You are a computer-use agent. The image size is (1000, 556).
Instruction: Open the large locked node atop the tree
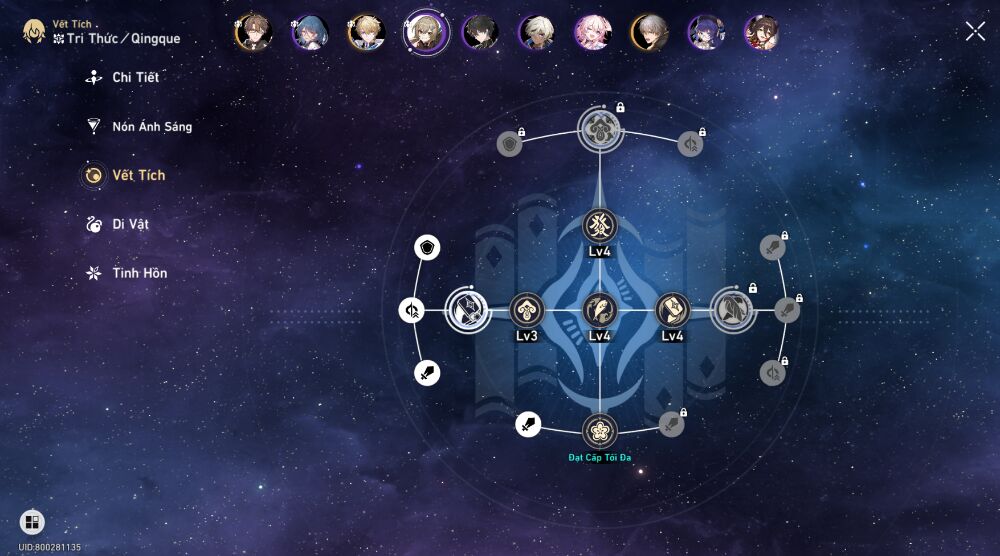[600, 128]
